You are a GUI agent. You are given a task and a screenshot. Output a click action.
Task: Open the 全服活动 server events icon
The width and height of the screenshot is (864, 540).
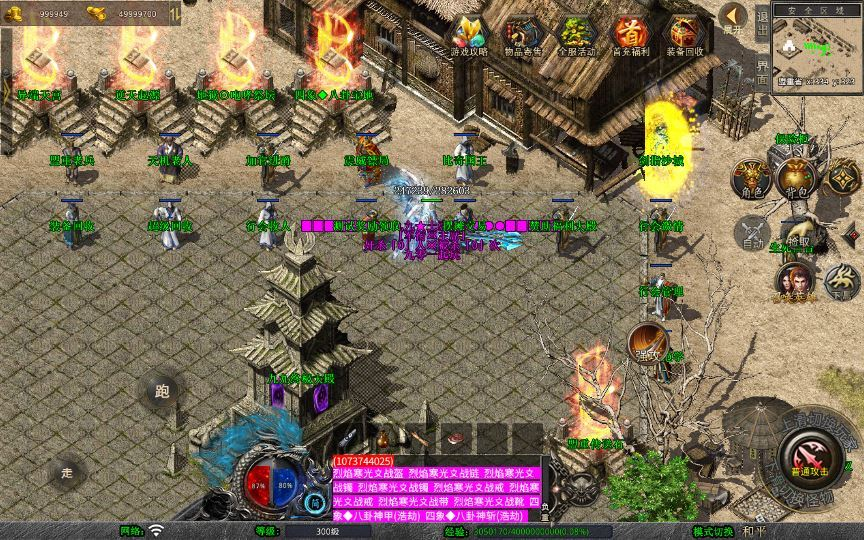point(577,34)
